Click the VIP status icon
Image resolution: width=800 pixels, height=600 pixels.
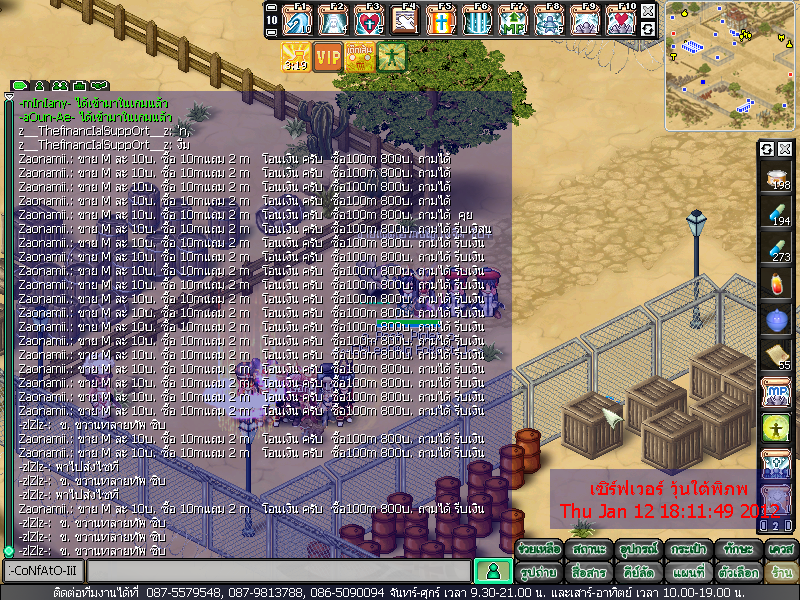(x=328, y=56)
